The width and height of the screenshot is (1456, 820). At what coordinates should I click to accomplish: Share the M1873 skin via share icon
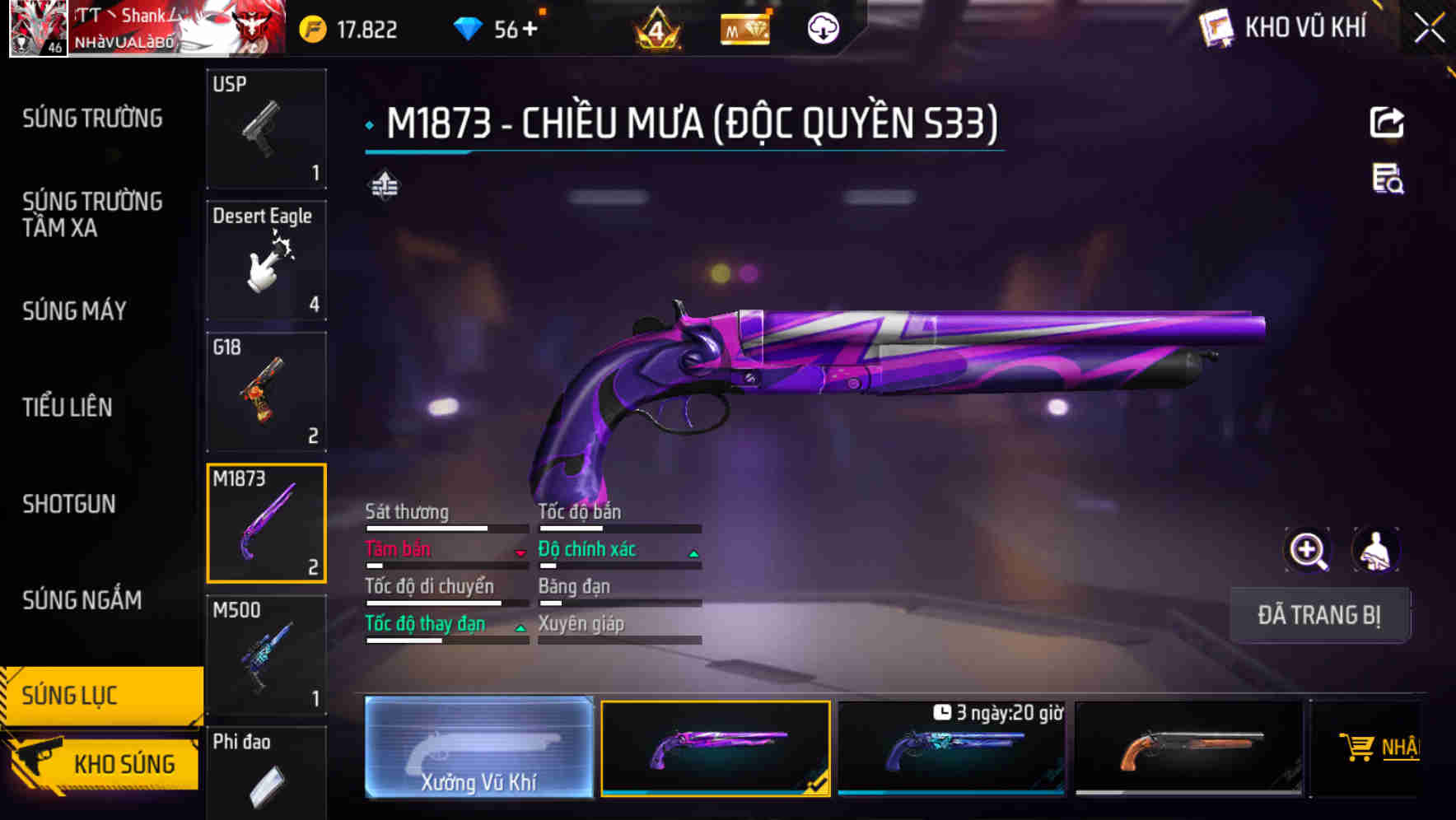click(x=1388, y=122)
